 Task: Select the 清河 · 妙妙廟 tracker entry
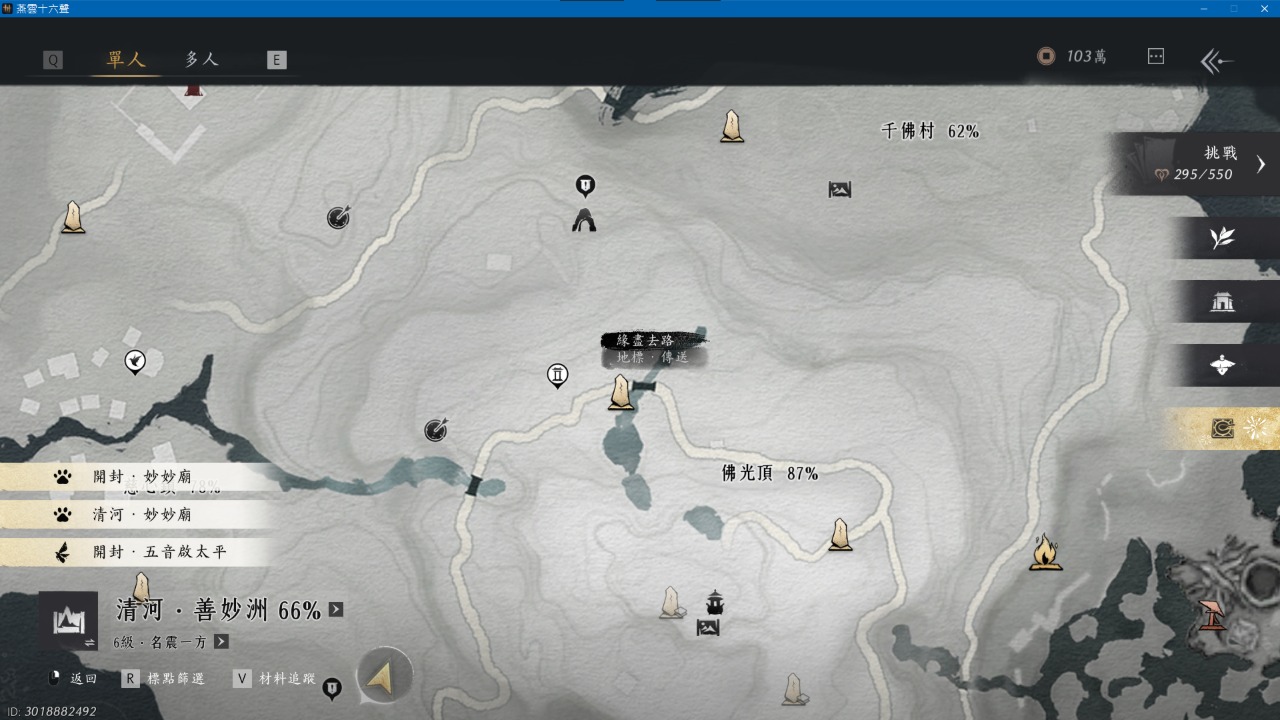click(x=140, y=514)
